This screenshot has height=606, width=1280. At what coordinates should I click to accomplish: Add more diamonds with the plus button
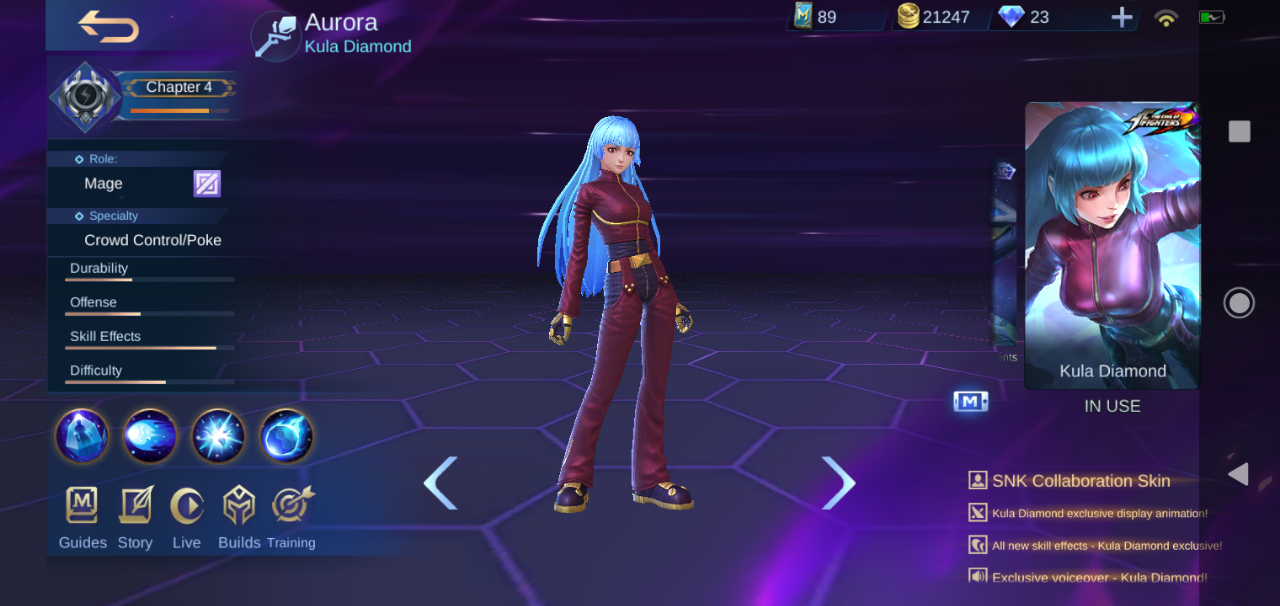coord(1122,17)
